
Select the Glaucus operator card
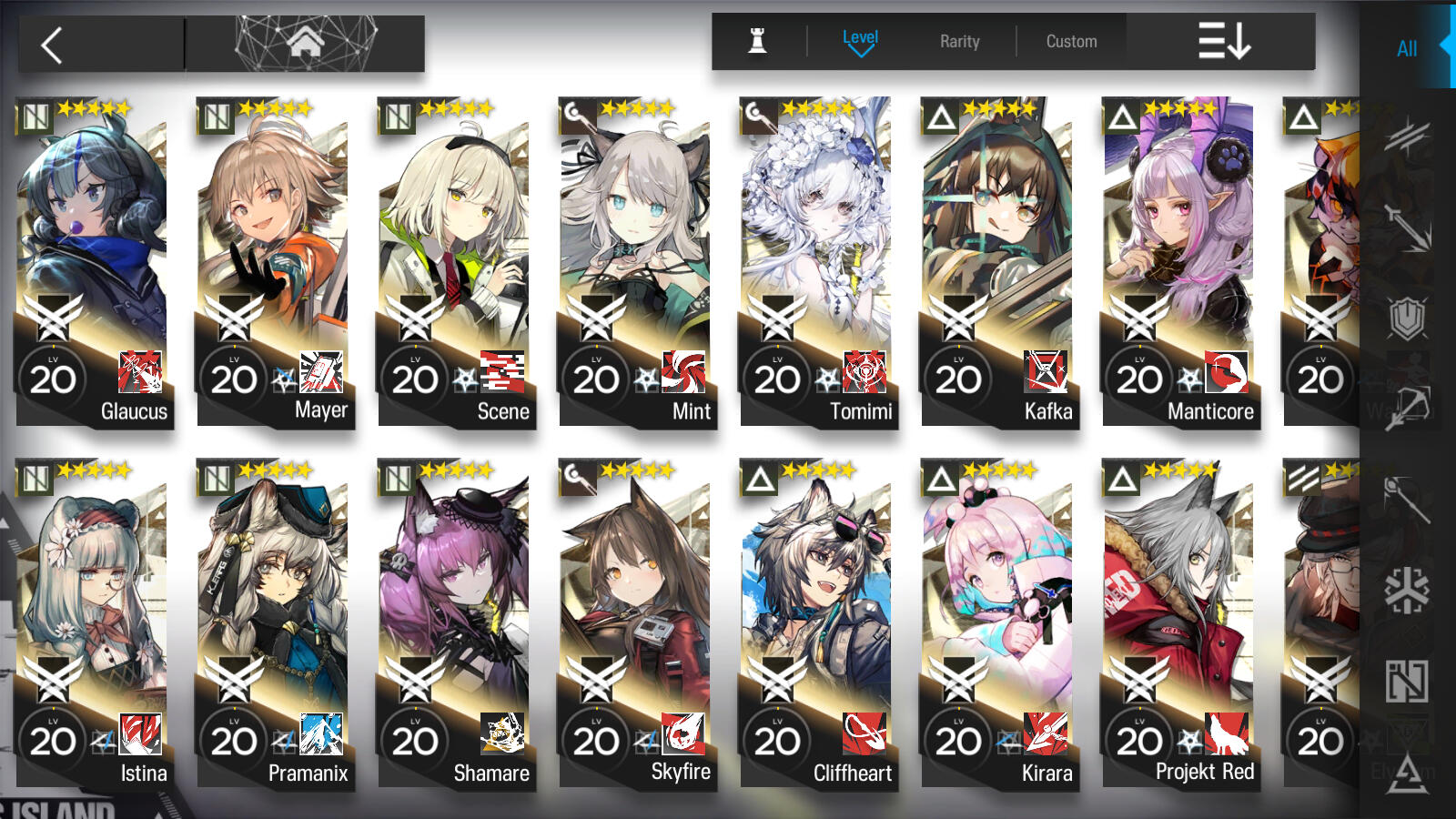coord(92,262)
